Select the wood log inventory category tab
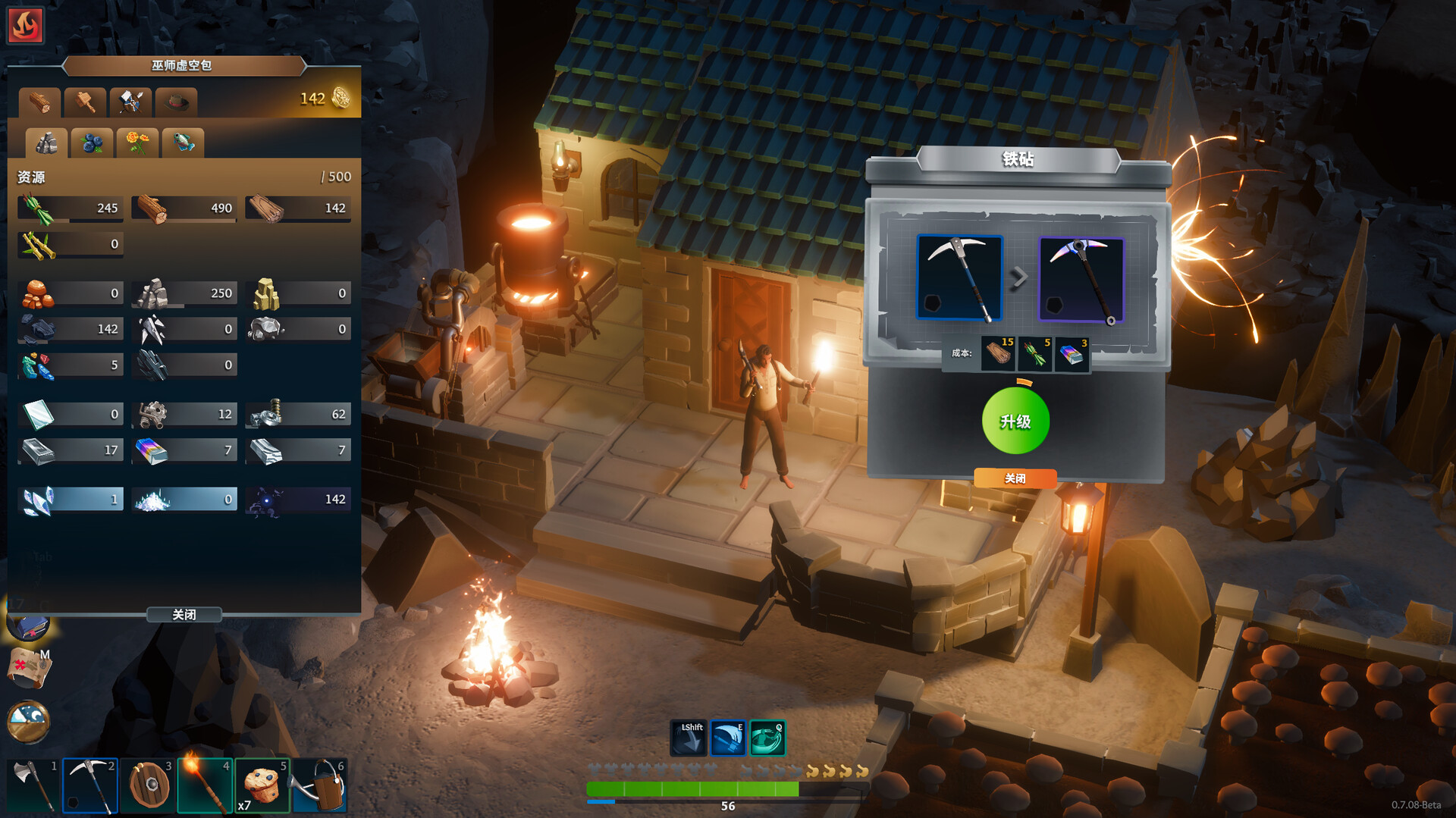 click(x=39, y=102)
